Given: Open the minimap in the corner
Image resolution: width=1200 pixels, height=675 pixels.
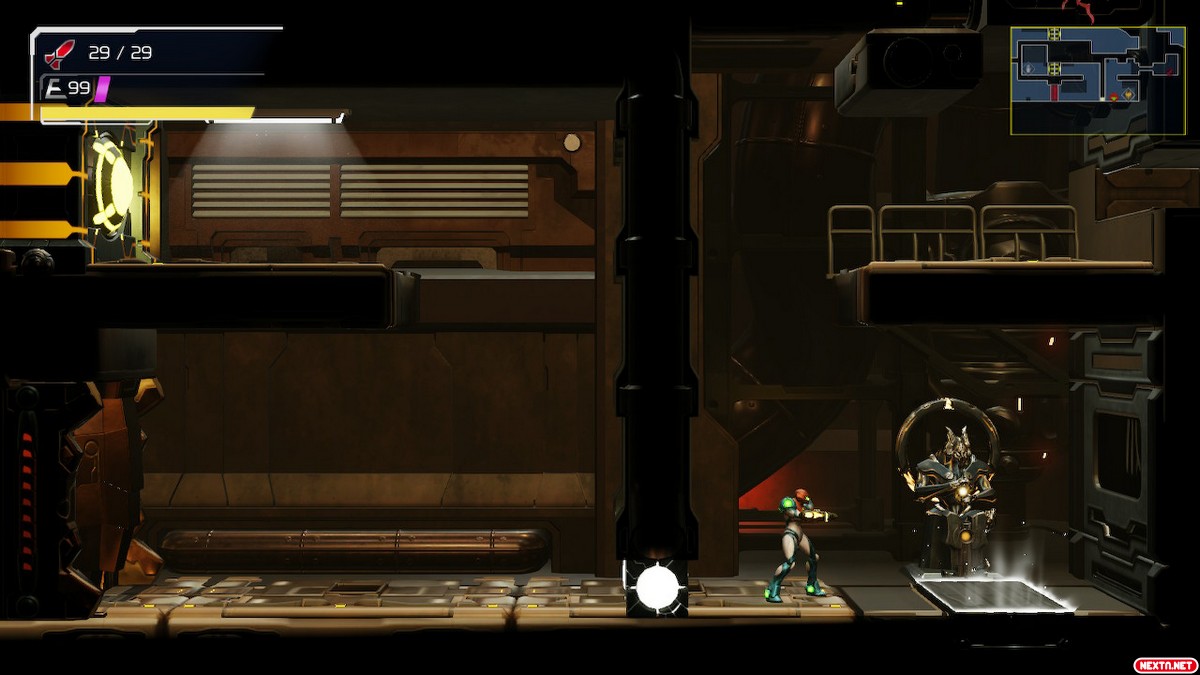Looking at the screenshot, I should tap(1097, 80).
